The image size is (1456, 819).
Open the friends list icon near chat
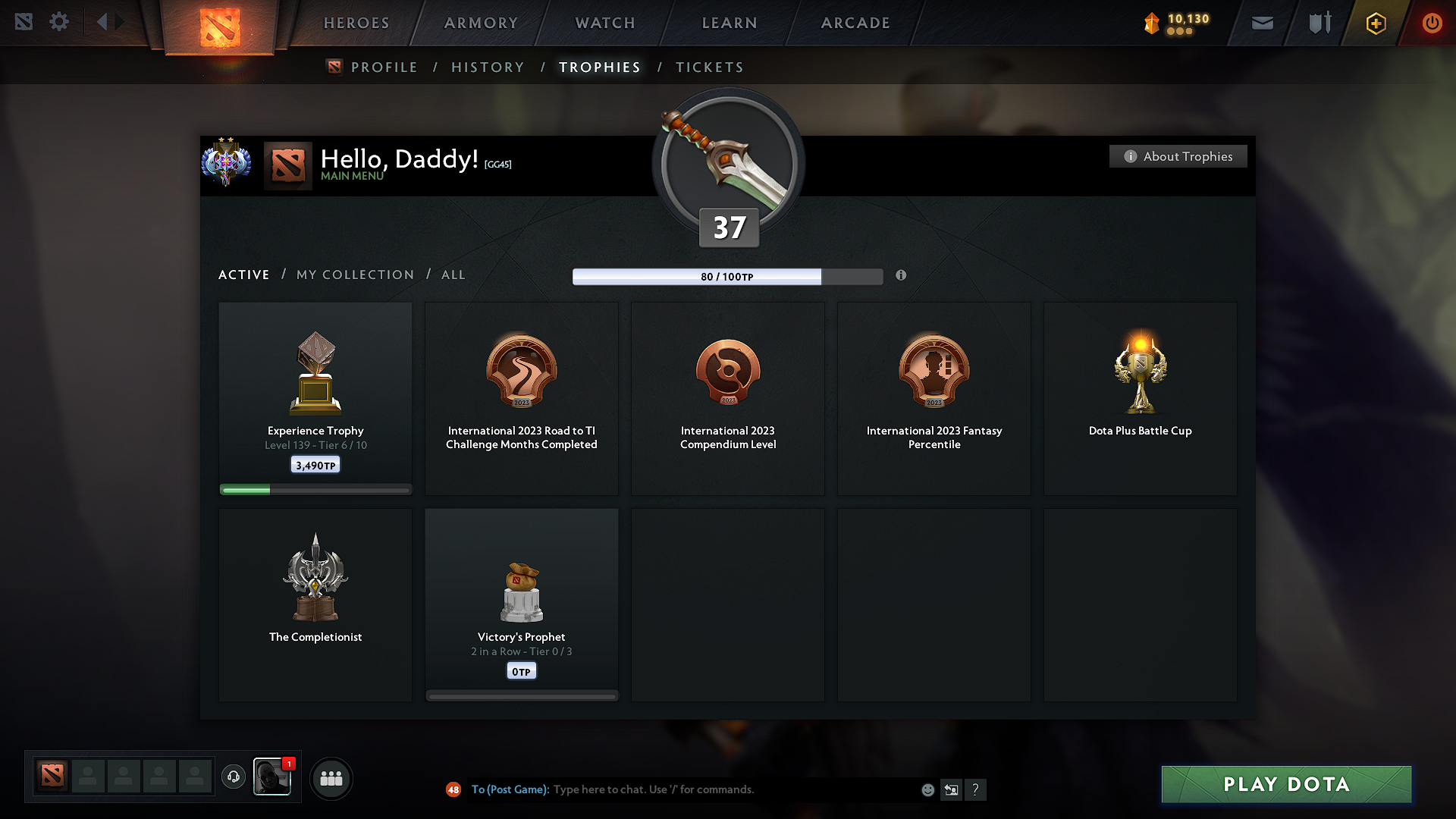point(331,778)
